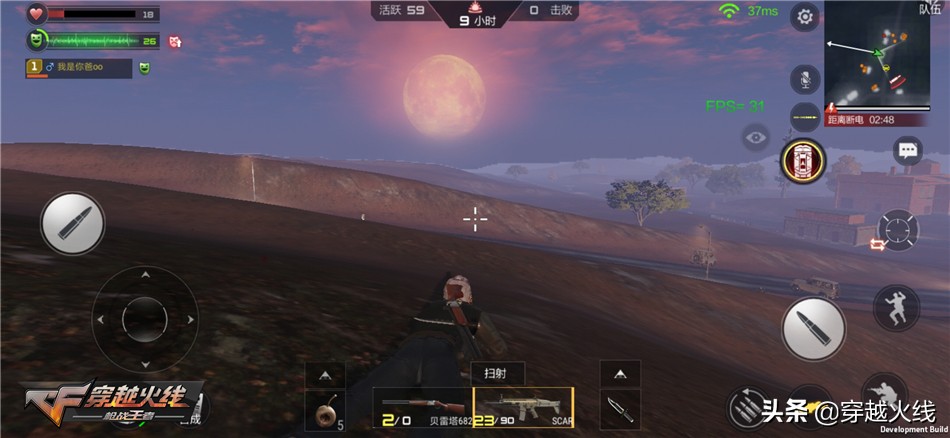Open the quick chat speech bubble
950x438 pixels.
click(x=908, y=150)
